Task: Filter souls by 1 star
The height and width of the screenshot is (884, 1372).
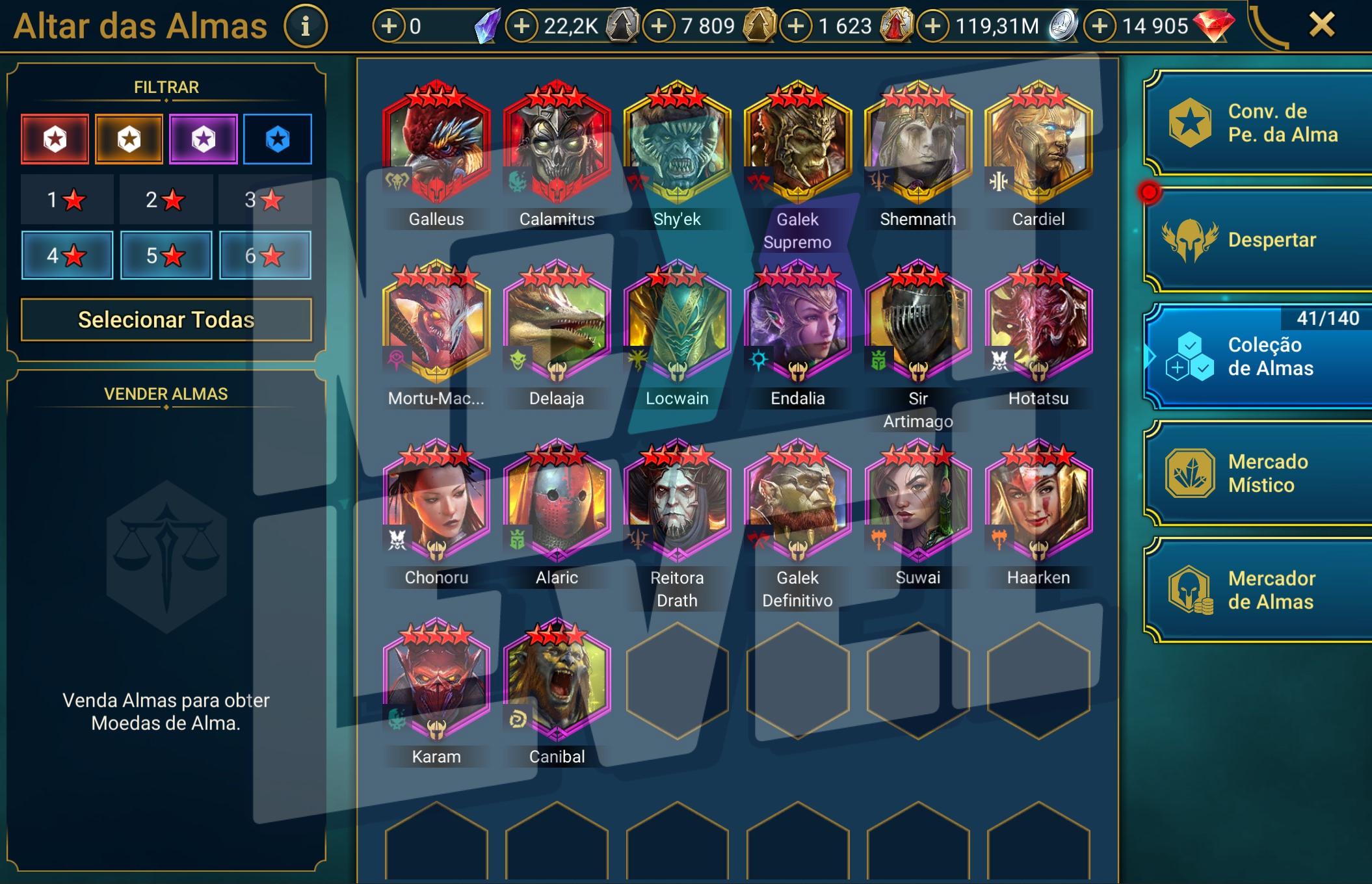Action: tap(67, 200)
